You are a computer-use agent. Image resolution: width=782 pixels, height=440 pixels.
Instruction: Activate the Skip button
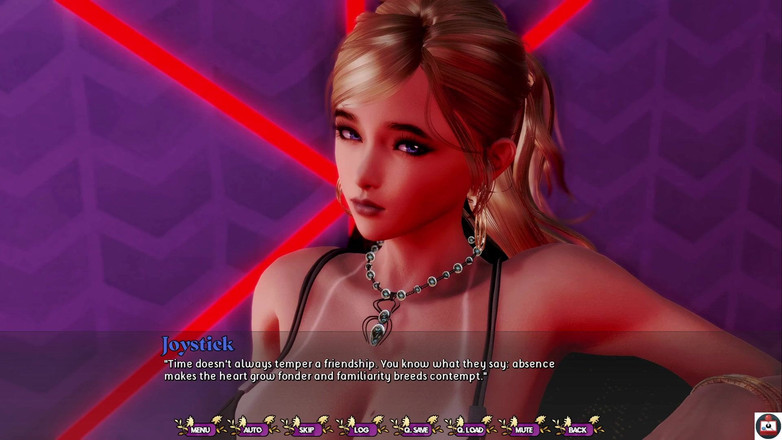[307, 429]
